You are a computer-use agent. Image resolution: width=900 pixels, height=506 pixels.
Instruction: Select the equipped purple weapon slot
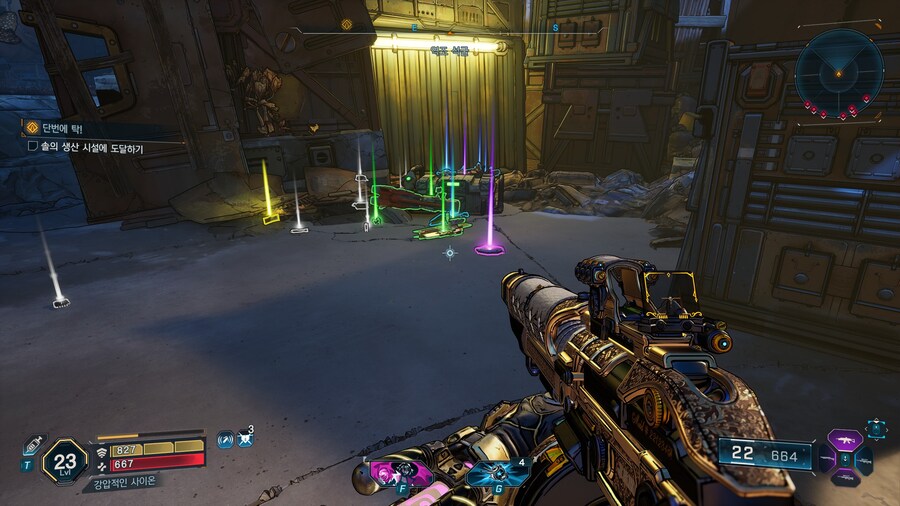tap(845, 440)
